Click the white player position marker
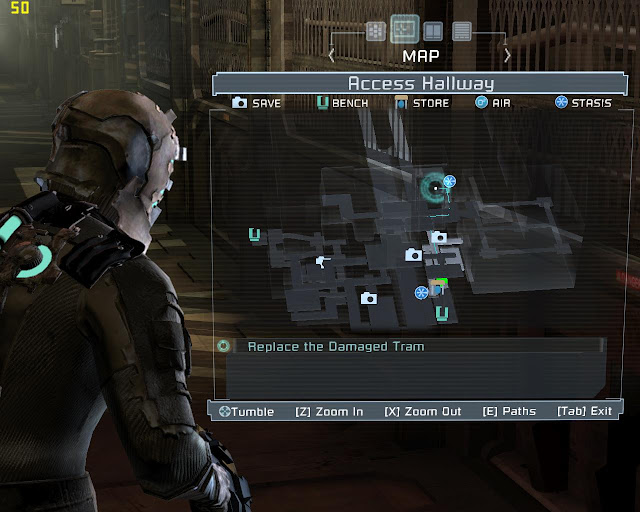 pyautogui.click(x=321, y=262)
